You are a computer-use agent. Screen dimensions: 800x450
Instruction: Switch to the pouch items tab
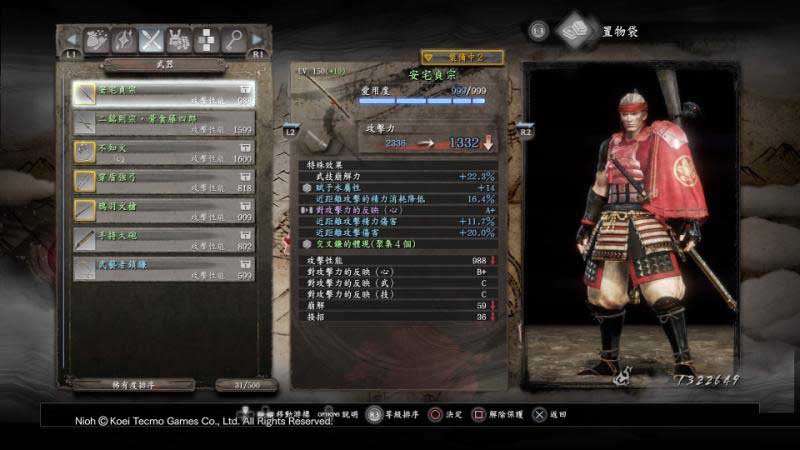pos(98,40)
